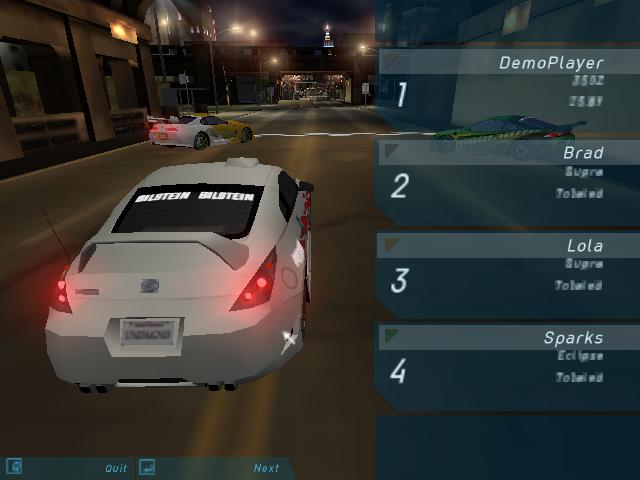The image size is (640, 480).
Task: Quit the race results screen
Action: (x=116, y=468)
